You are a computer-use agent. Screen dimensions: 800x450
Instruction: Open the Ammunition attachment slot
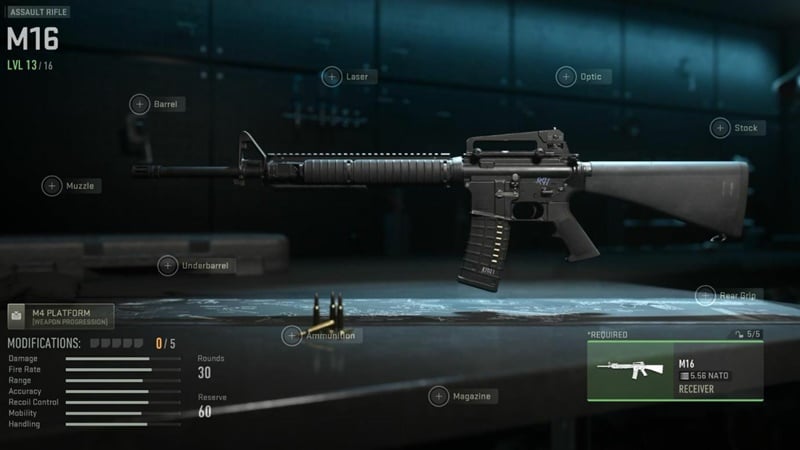pyautogui.click(x=292, y=336)
